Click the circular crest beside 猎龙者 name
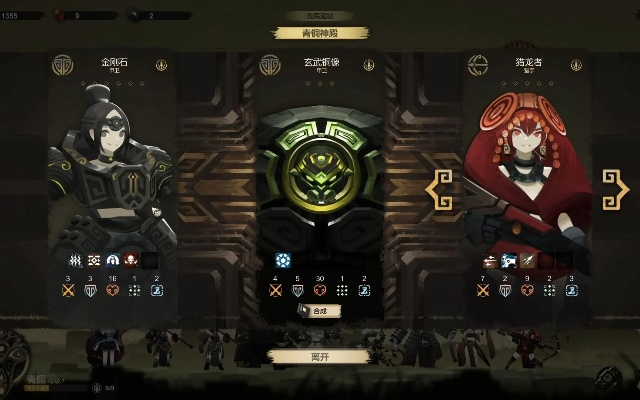 click(x=478, y=64)
